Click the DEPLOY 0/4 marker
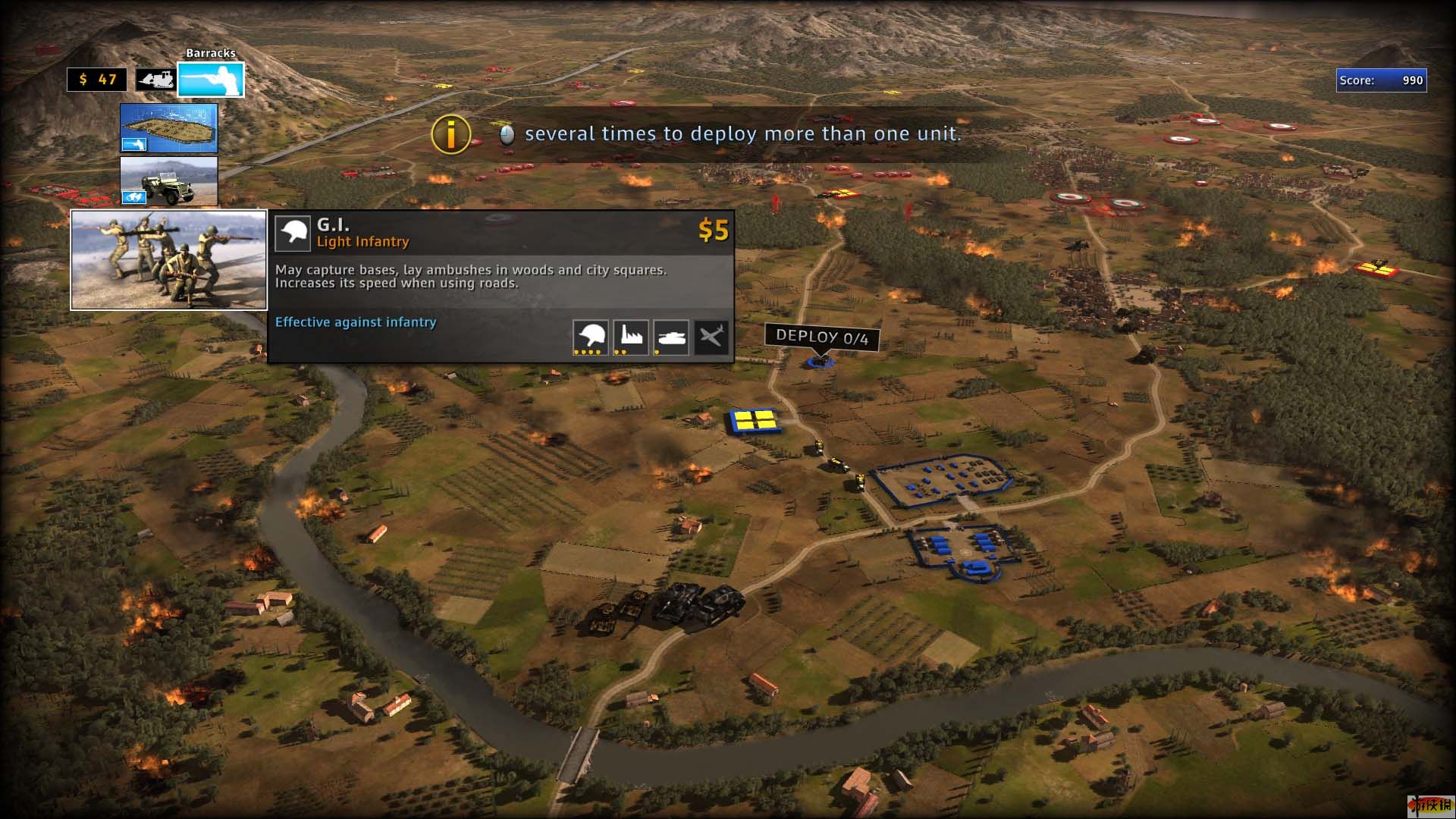Viewport: 1456px width, 819px height. pos(821,337)
